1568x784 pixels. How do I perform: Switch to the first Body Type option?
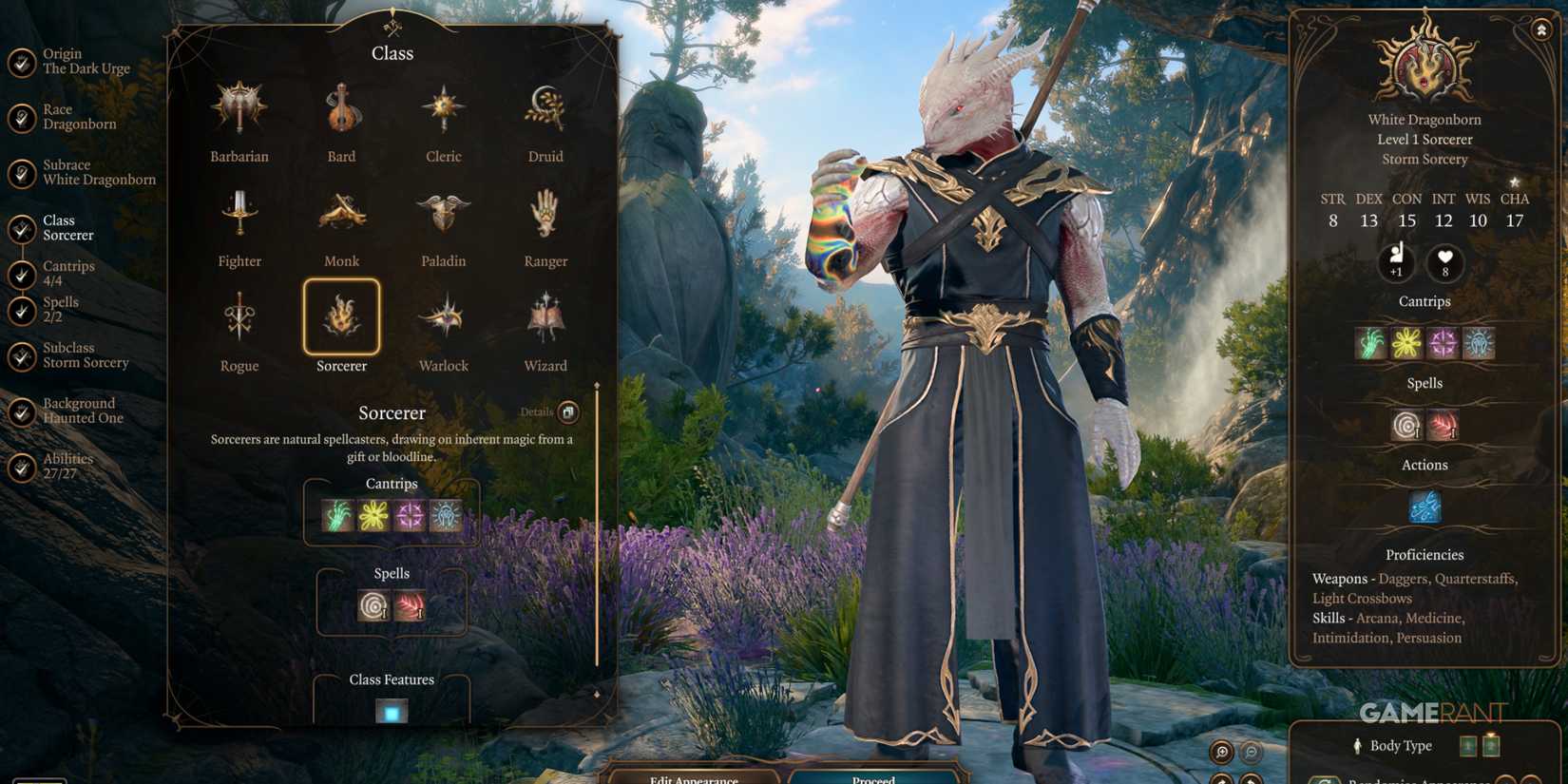pos(1466,746)
